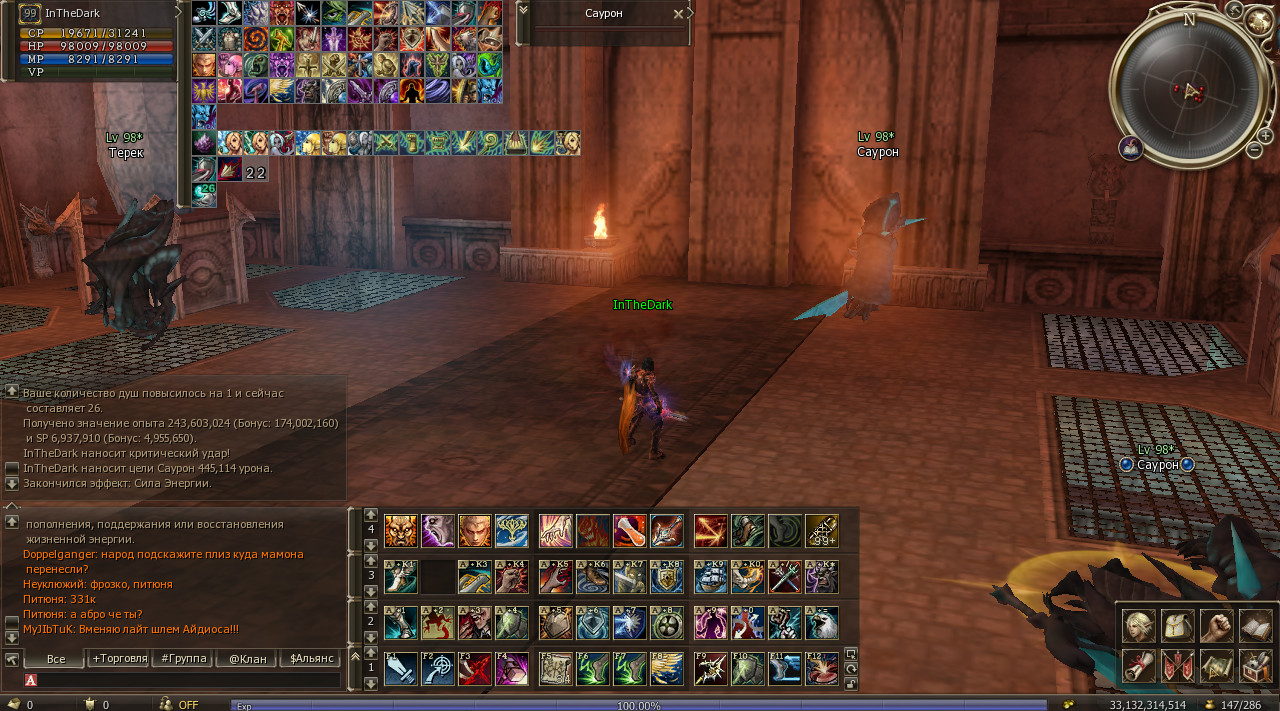Switch to the +Торговля chat tab

click(119, 659)
